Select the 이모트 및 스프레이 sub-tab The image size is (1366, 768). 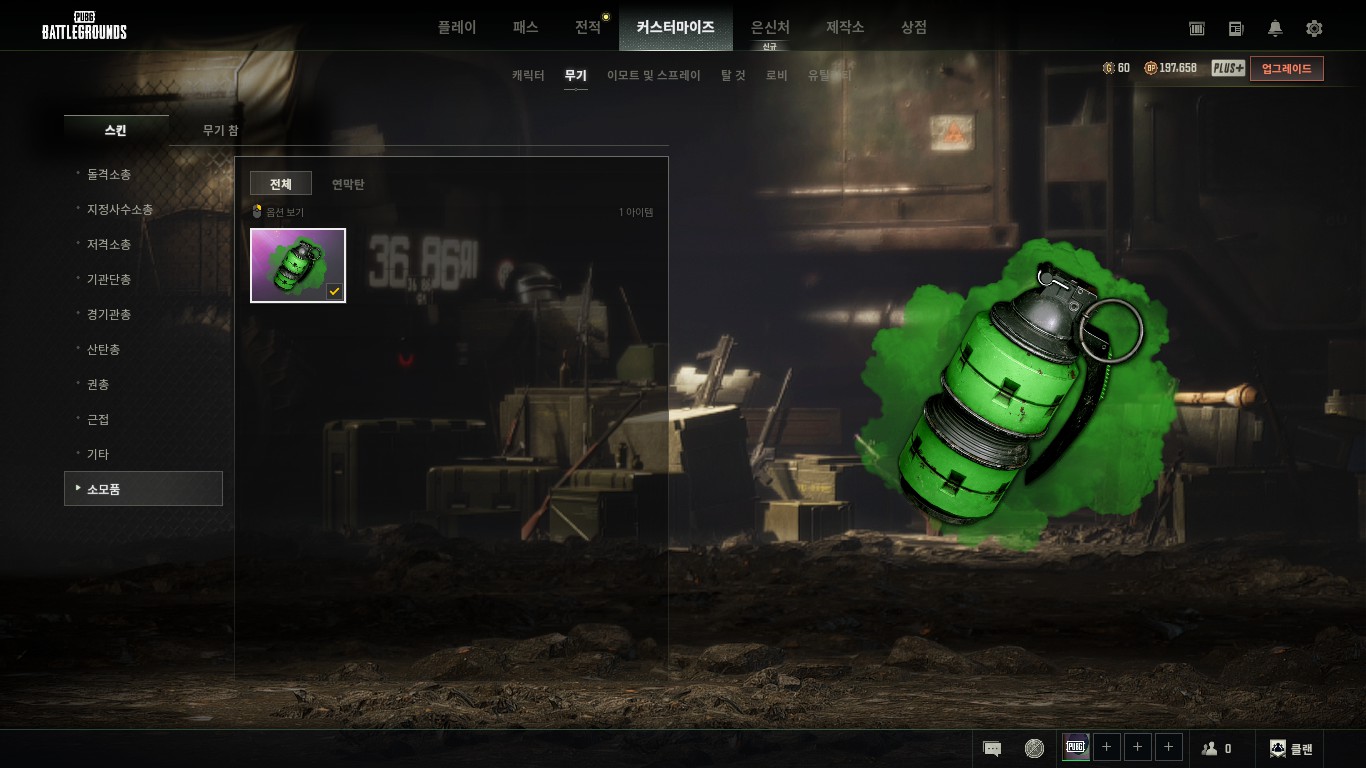(x=654, y=75)
